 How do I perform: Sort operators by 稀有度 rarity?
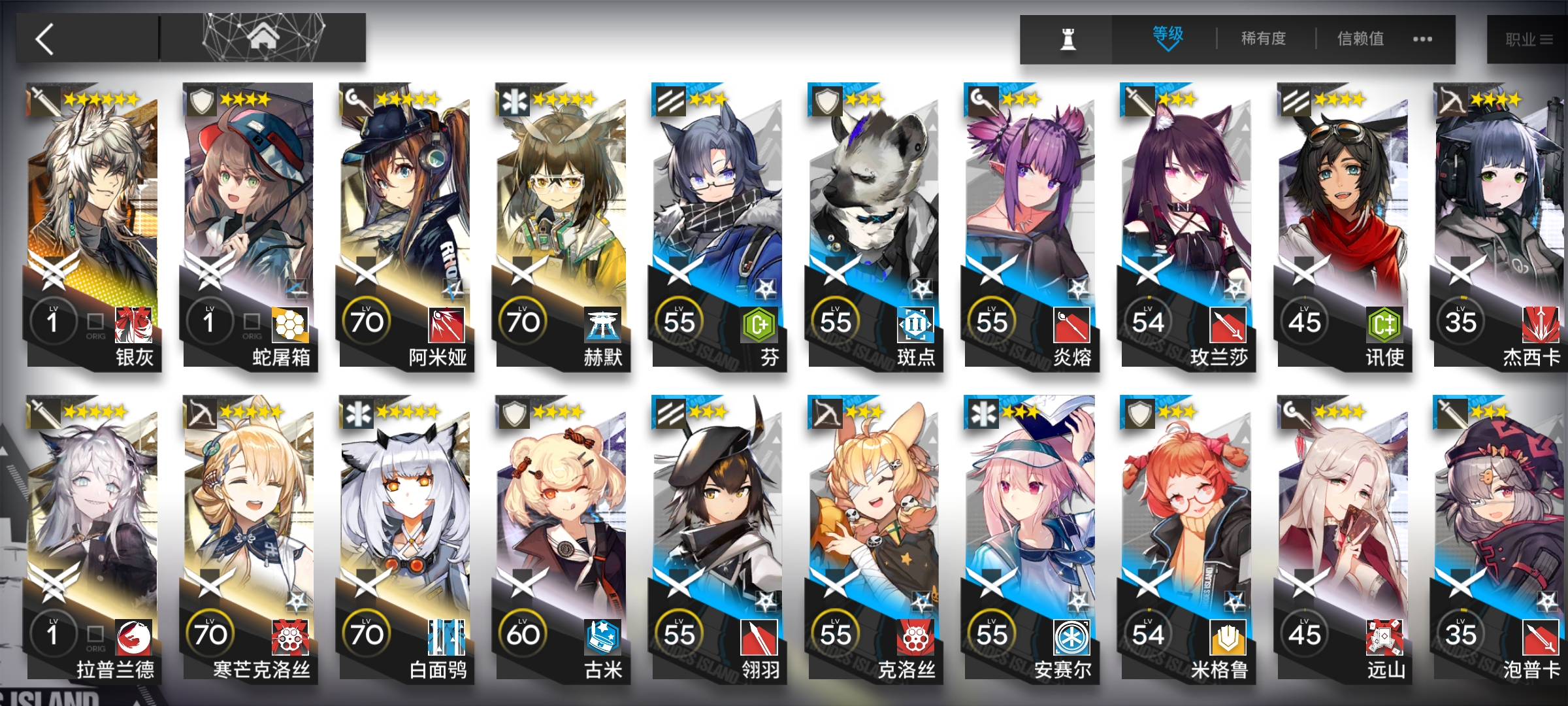[x=1264, y=39]
